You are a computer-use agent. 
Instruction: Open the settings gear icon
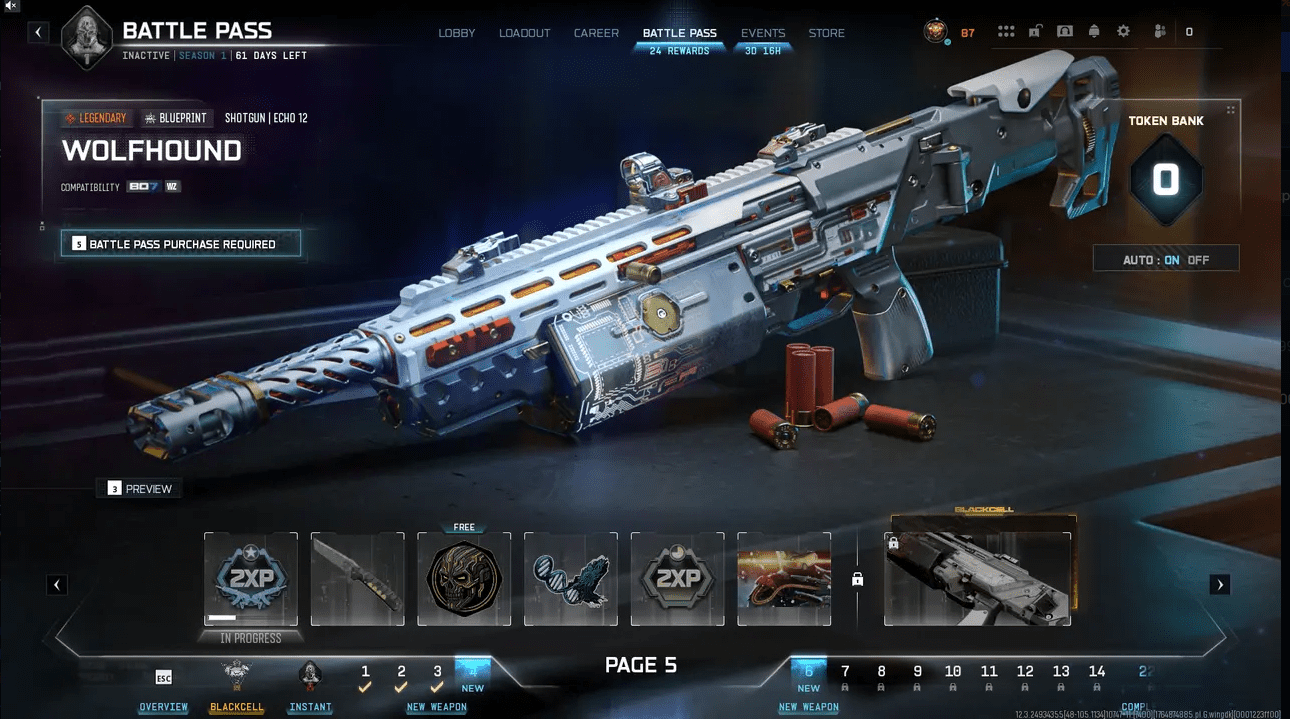pos(1123,32)
